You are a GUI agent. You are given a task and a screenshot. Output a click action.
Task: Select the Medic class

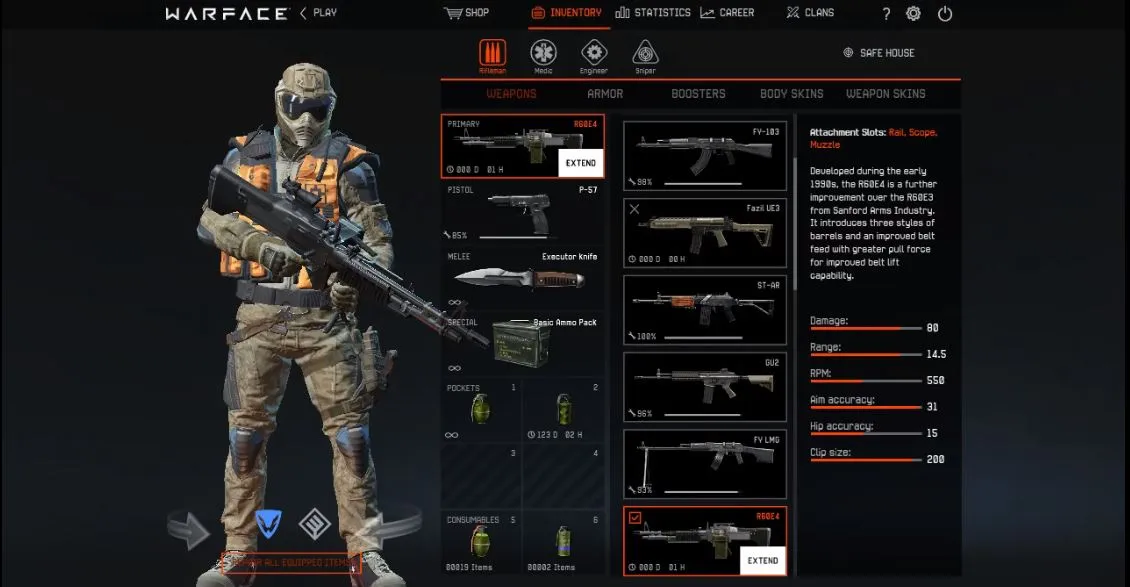point(544,55)
